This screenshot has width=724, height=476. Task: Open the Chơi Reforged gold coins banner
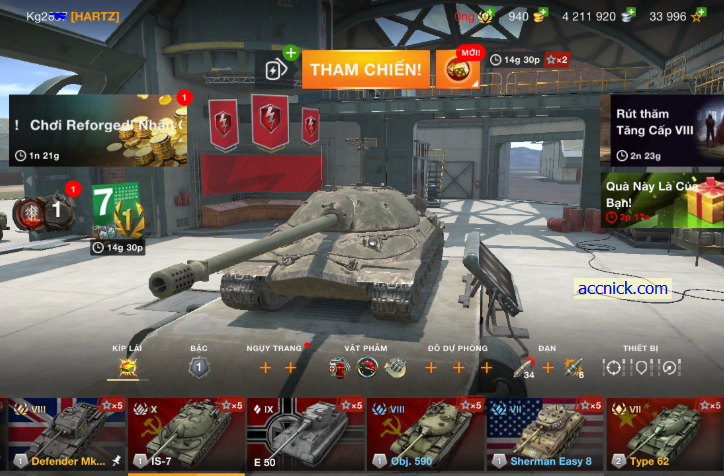98,130
